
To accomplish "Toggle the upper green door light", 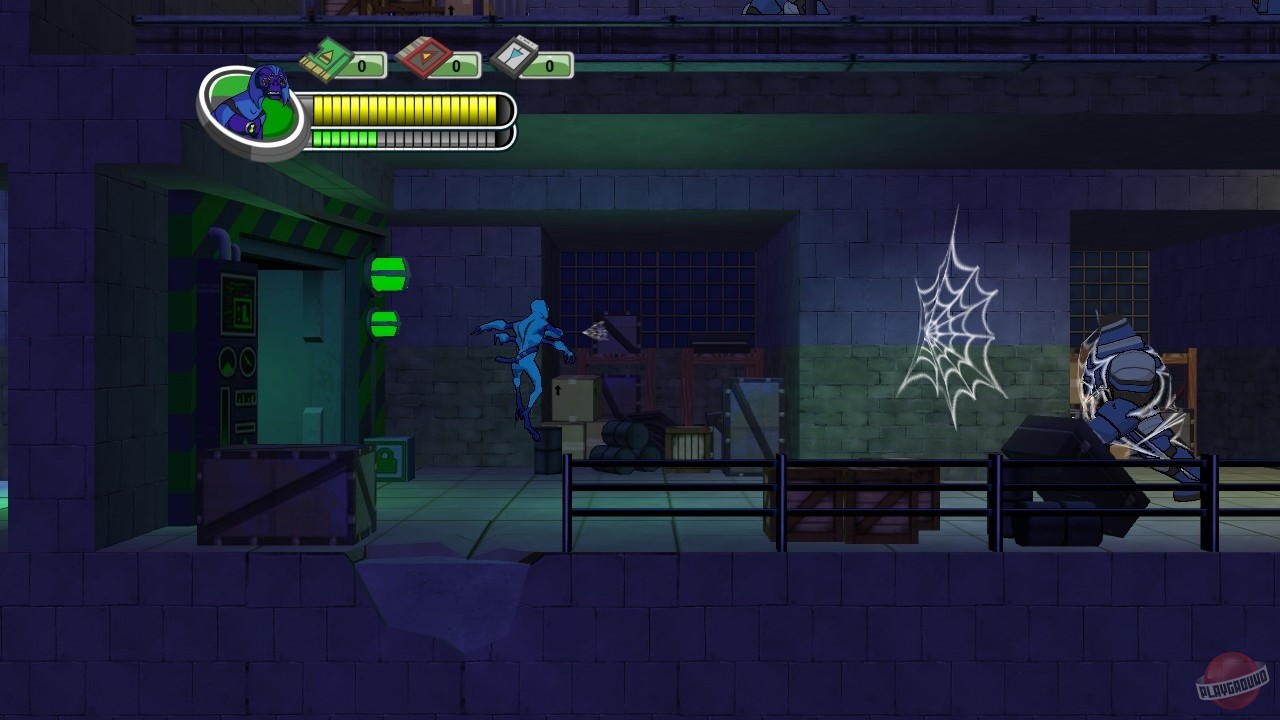I will [x=388, y=272].
